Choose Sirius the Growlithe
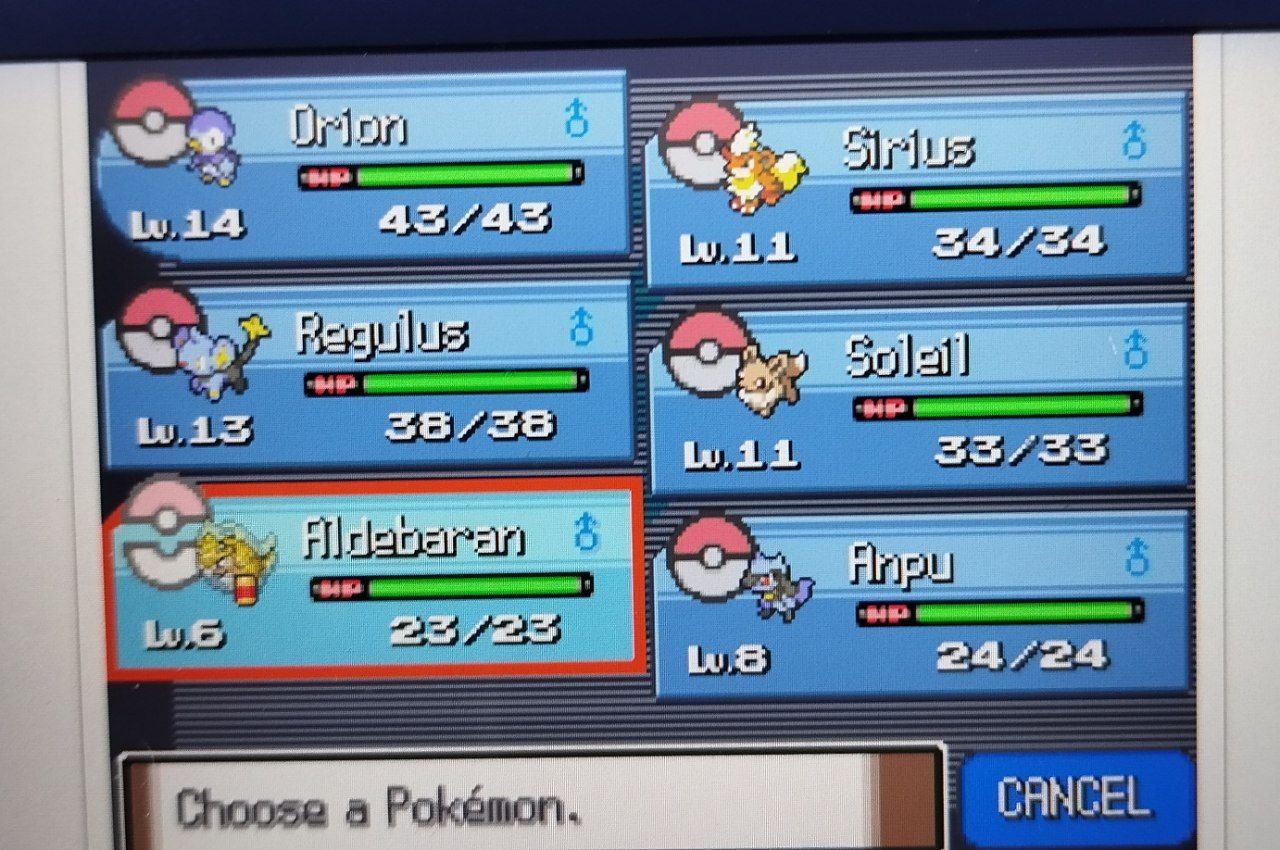The image size is (1280, 850). tap(918, 192)
